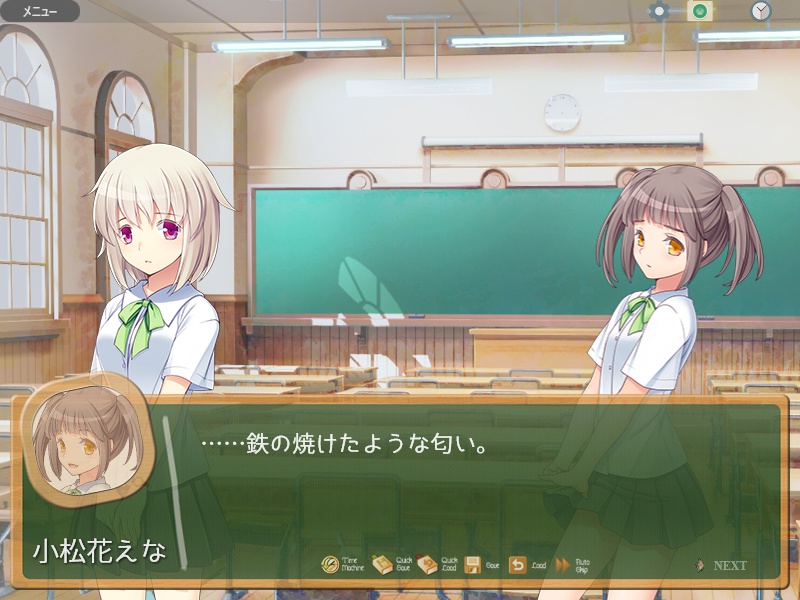This screenshot has width=800, height=600.
Task: Toggle Auto Skip mode
Action: click(x=563, y=565)
